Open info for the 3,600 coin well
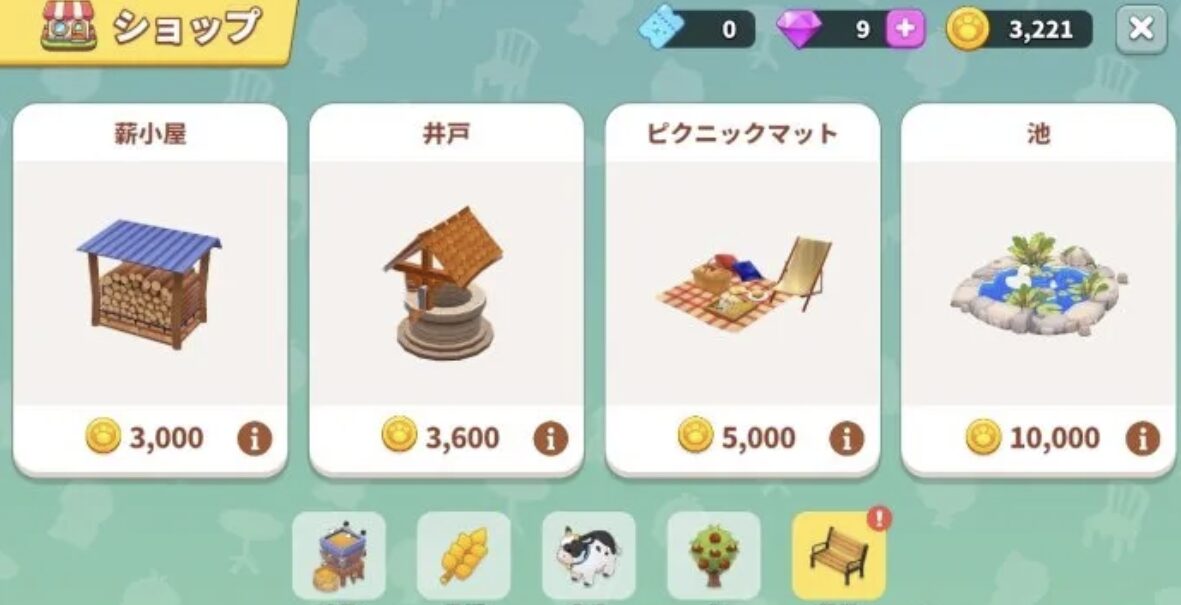 pyautogui.click(x=550, y=438)
